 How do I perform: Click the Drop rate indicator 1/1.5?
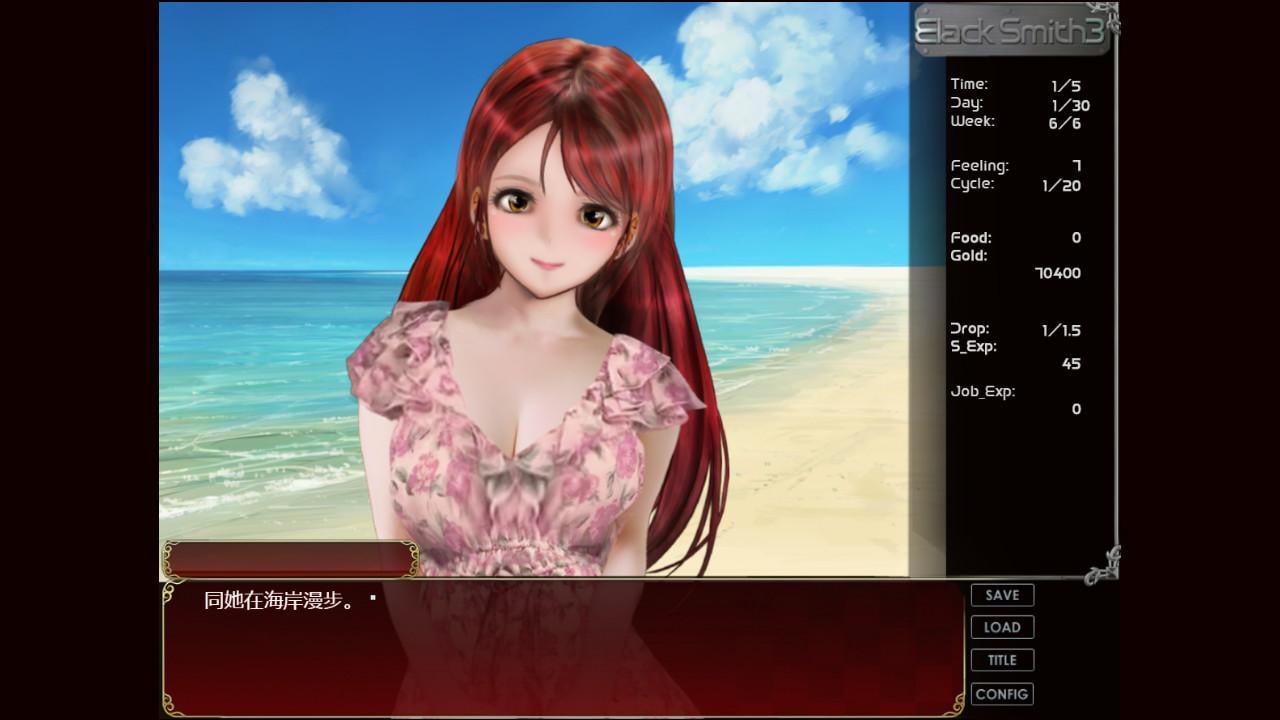coord(1063,328)
